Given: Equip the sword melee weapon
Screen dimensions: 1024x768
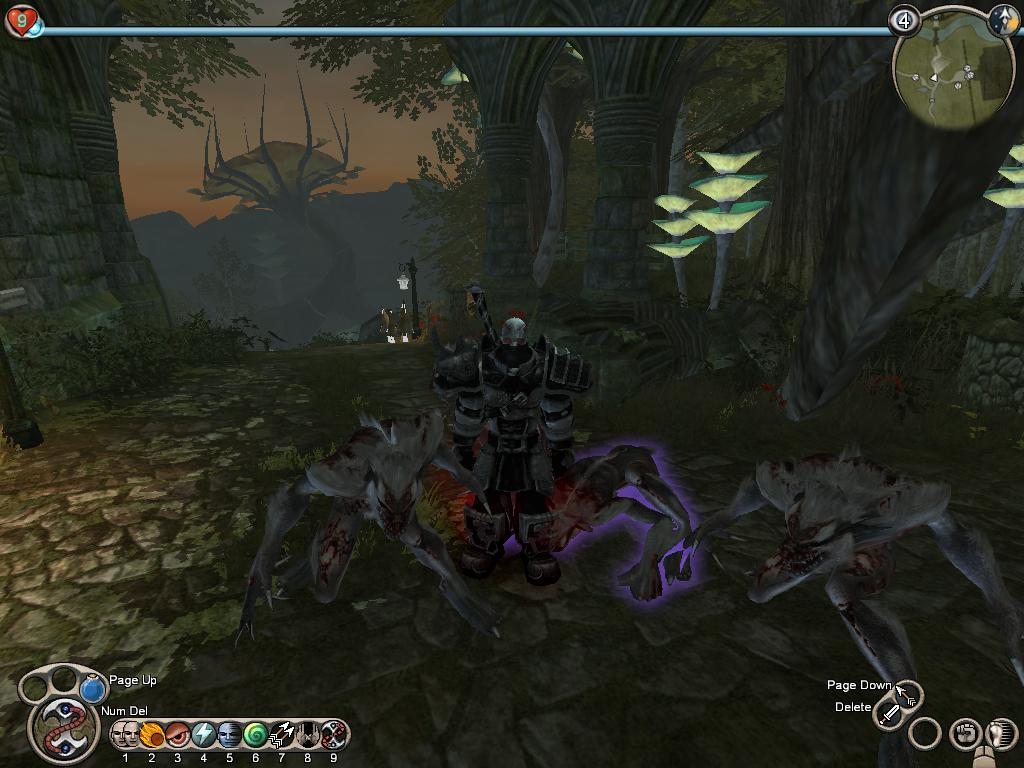Looking at the screenshot, I should (x=888, y=714).
